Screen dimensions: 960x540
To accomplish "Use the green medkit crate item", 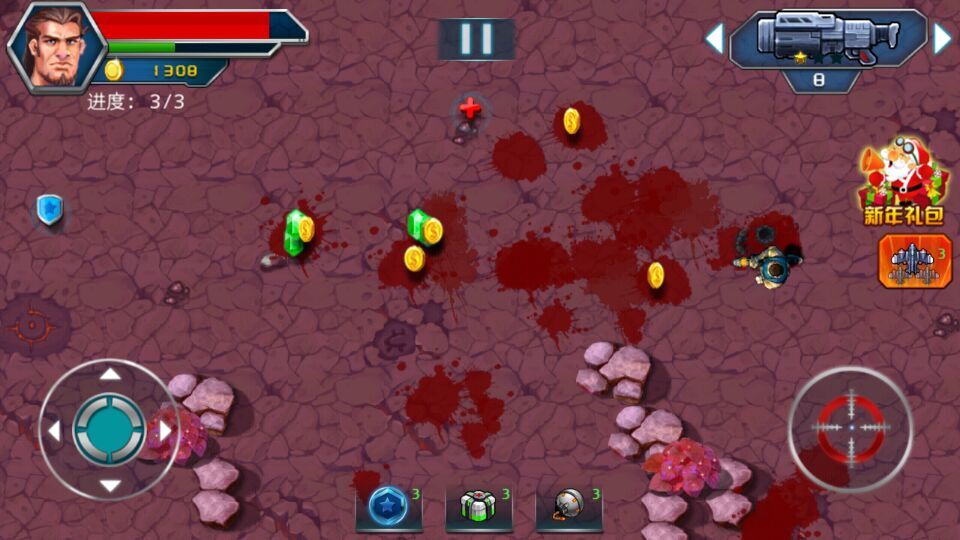I will 478,506.
